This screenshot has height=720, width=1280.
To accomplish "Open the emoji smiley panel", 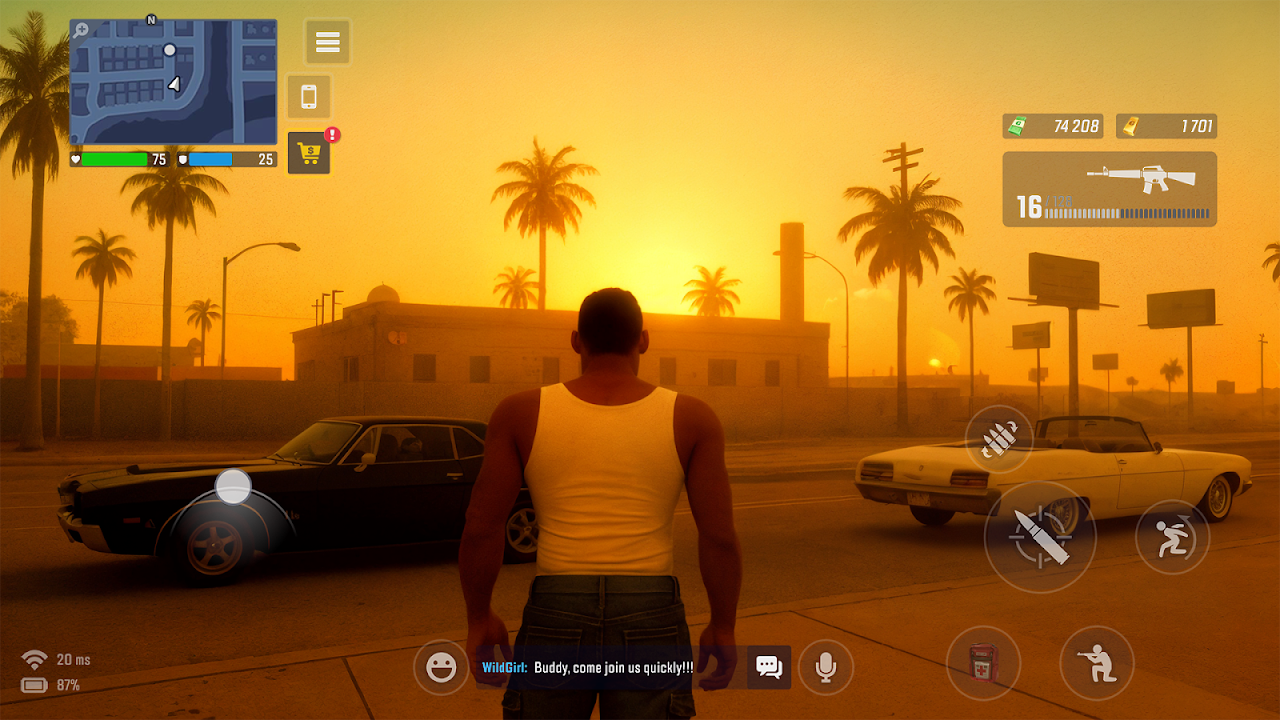I will pos(441,667).
